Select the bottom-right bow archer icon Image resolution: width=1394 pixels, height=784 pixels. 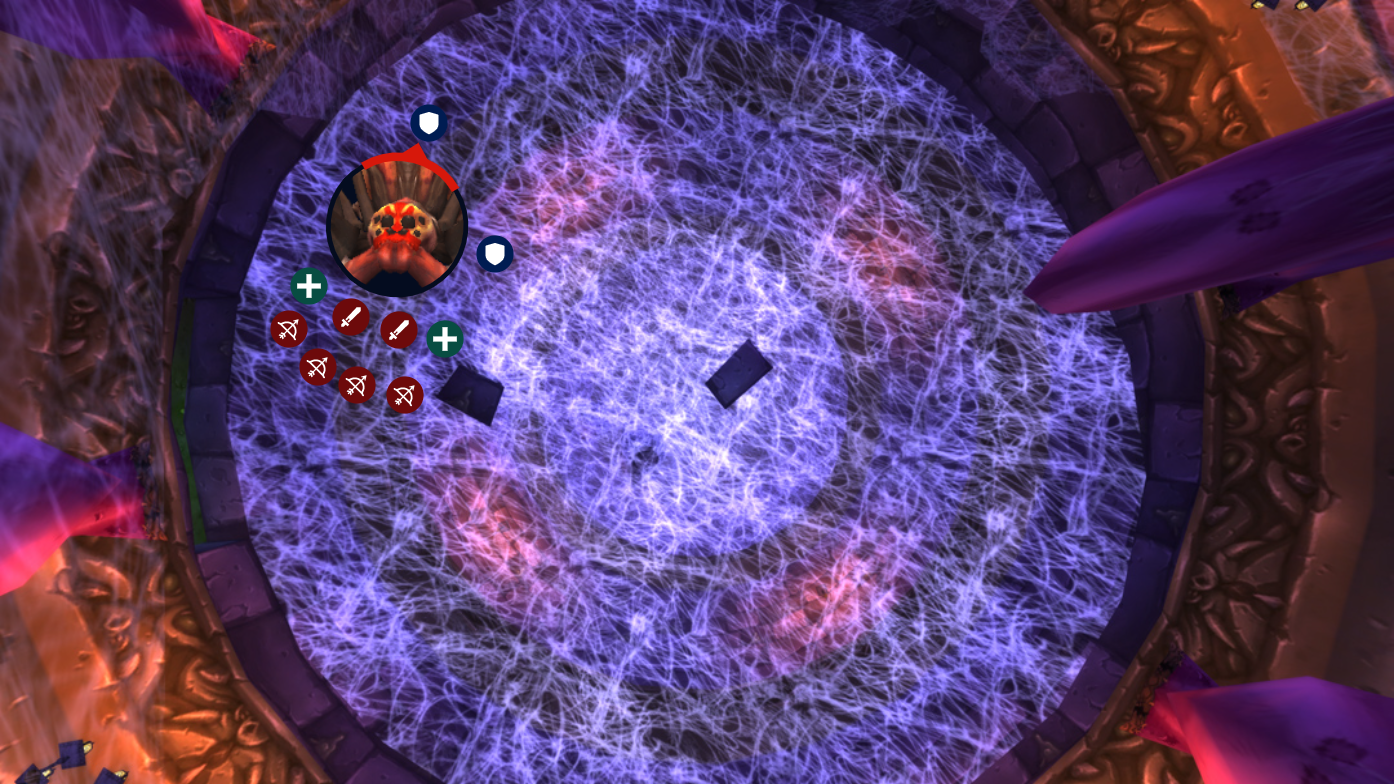coord(403,396)
